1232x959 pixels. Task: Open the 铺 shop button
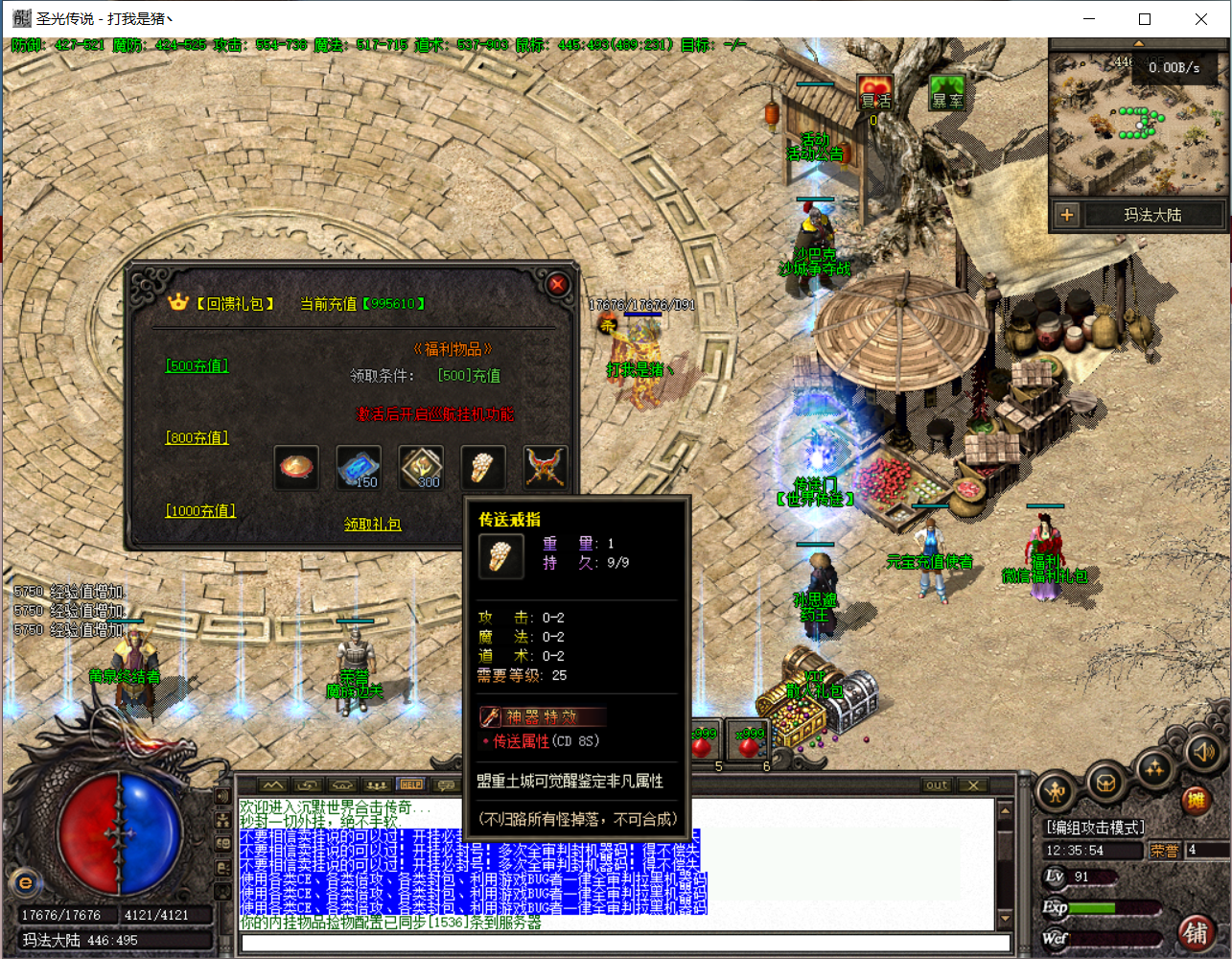pyautogui.click(x=1196, y=932)
